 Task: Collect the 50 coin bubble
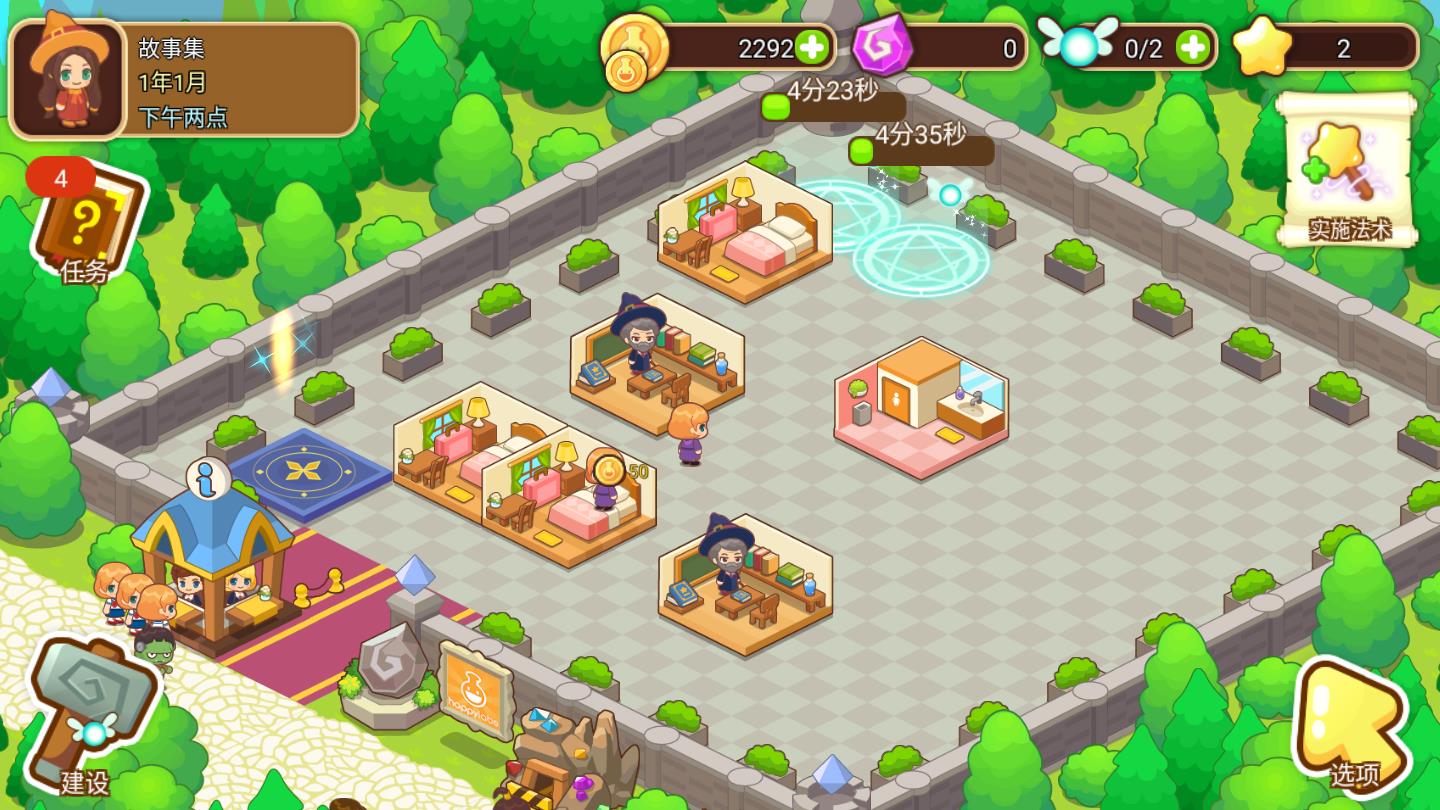pyautogui.click(x=608, y=470)
